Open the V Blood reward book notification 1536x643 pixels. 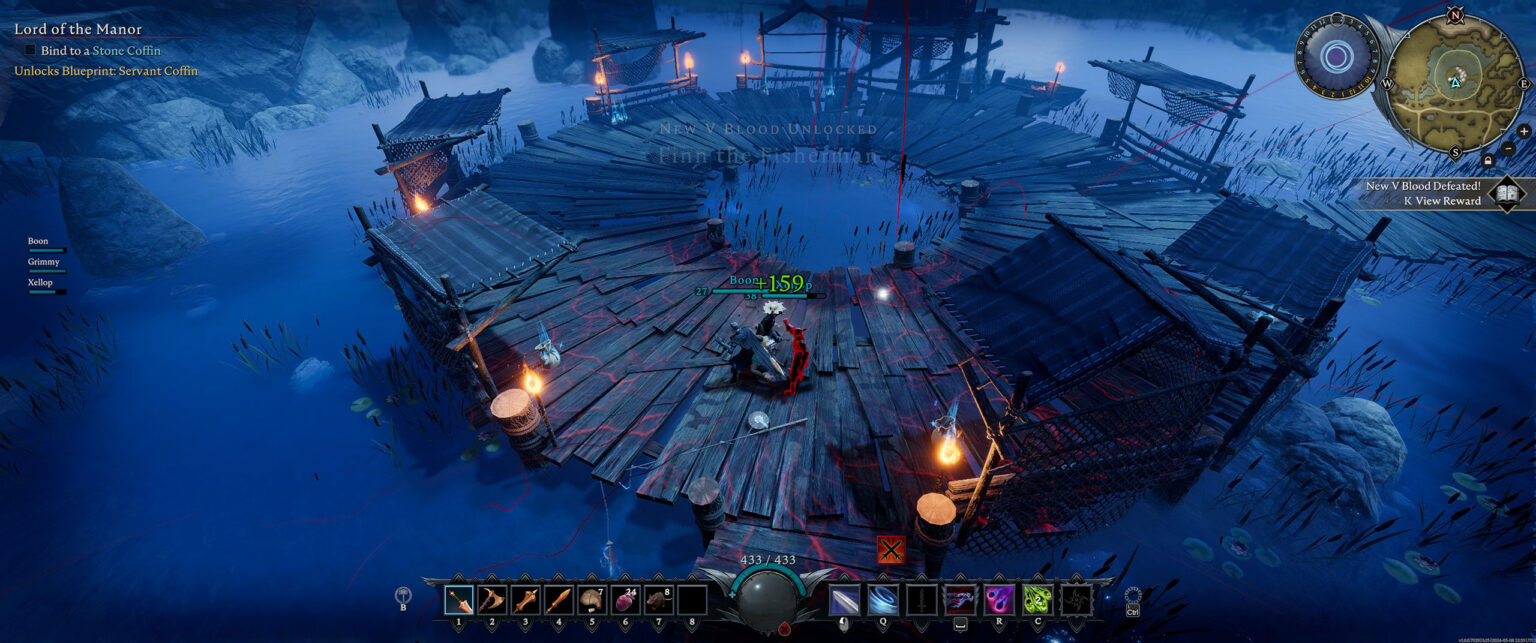[x=1505, y=193]
